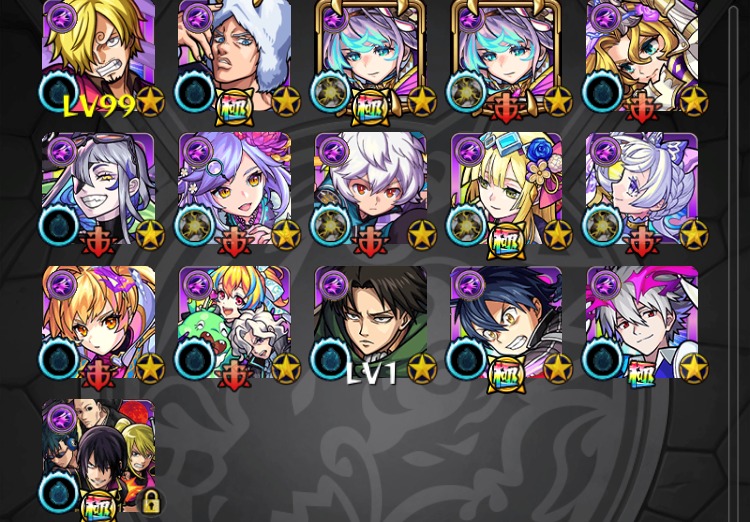The width and height of the screenshot is (750, 522).
Task: Pick the blonde girl with blue rose
Action: 507,190
